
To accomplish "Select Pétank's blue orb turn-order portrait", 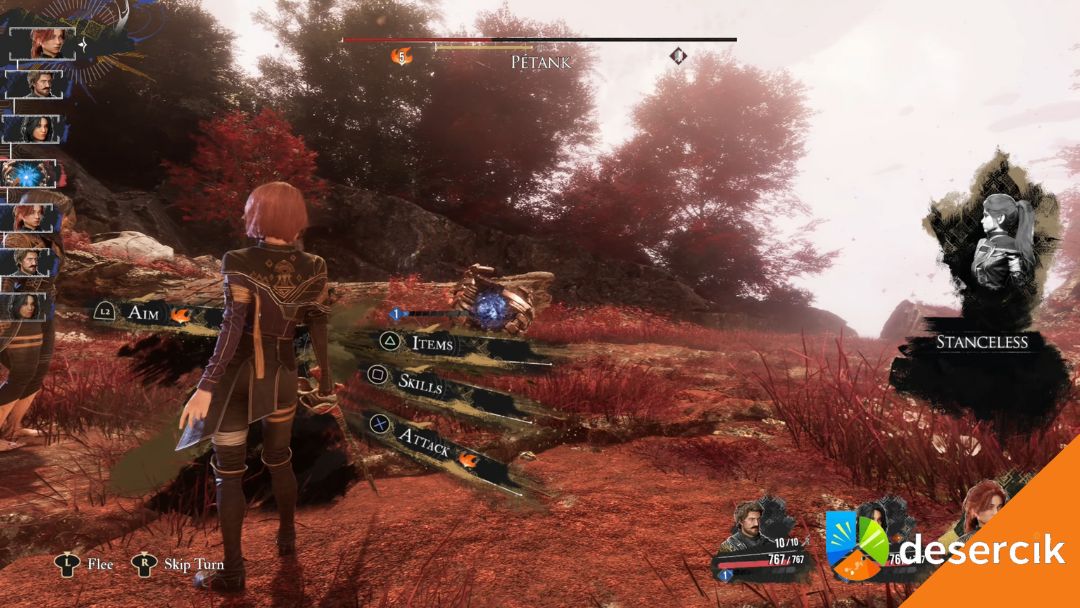I will tap(33, 174).
